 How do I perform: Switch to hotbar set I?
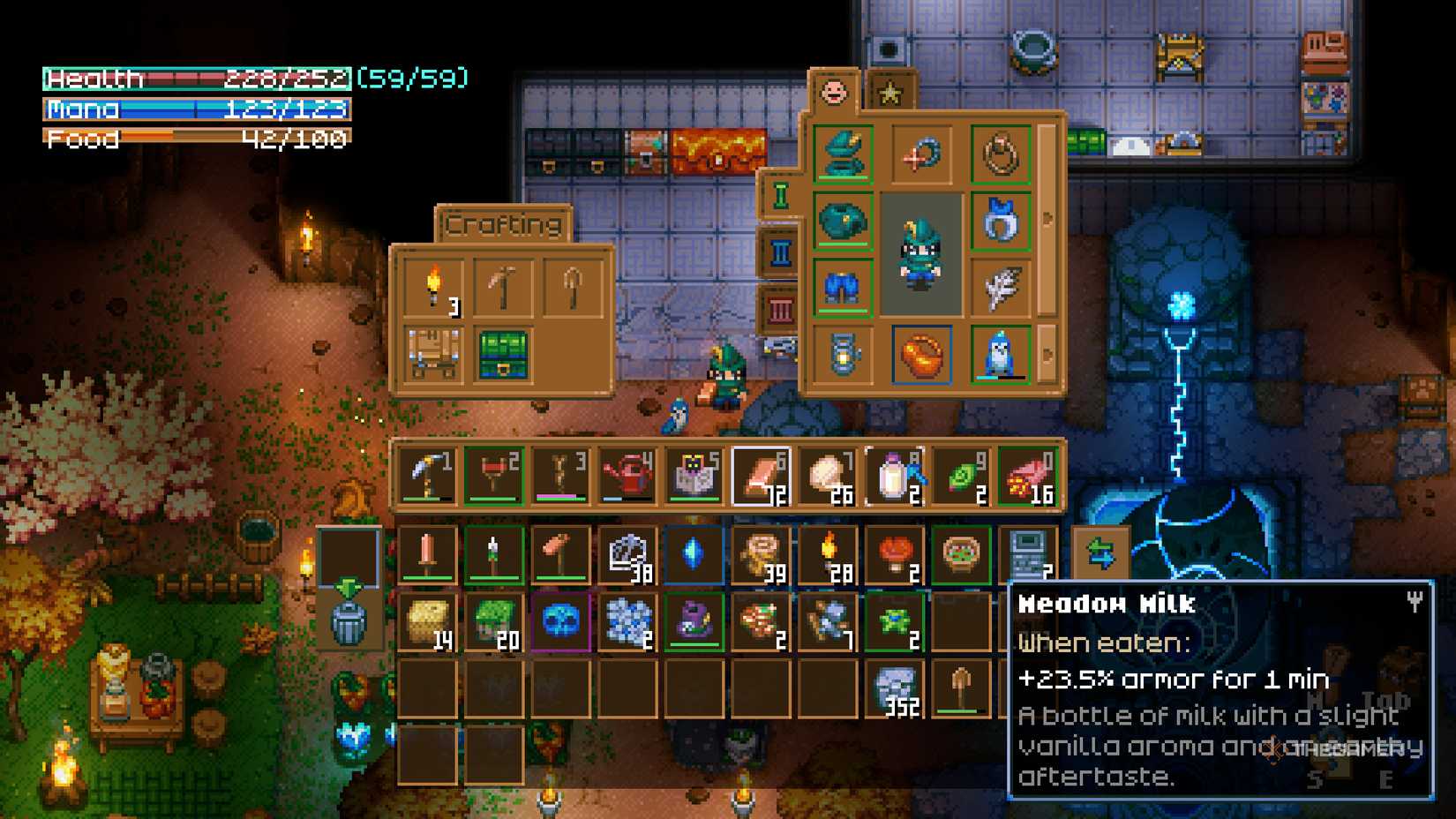(780, 196)
